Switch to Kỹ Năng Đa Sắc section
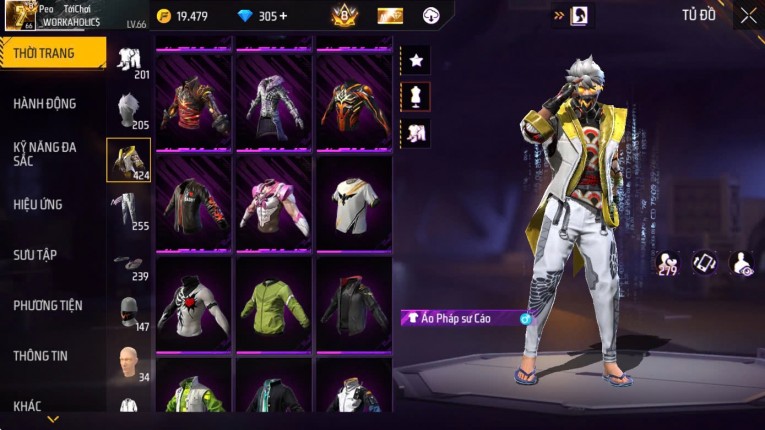Image resolution: width=765 pixels, height=430 pixels. (x=45, y=153)
